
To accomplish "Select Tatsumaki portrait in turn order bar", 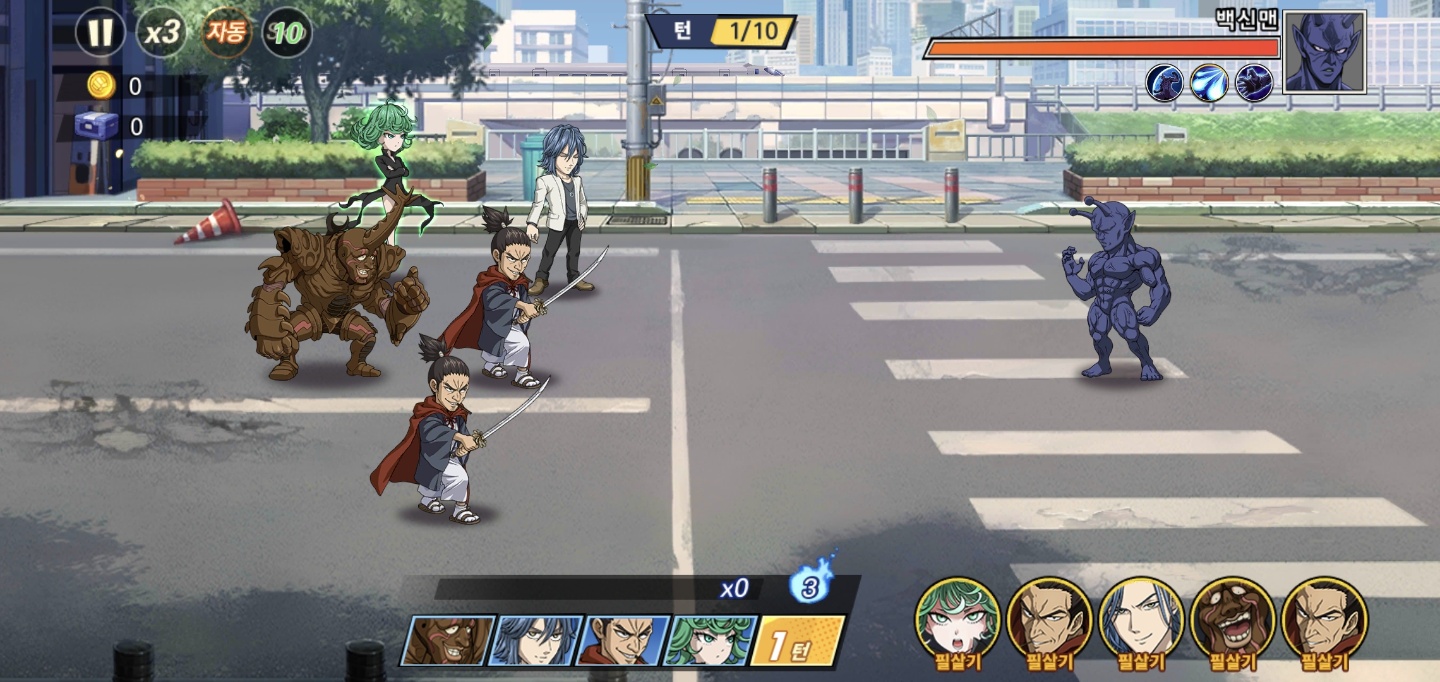I will (x=710, y=641).
